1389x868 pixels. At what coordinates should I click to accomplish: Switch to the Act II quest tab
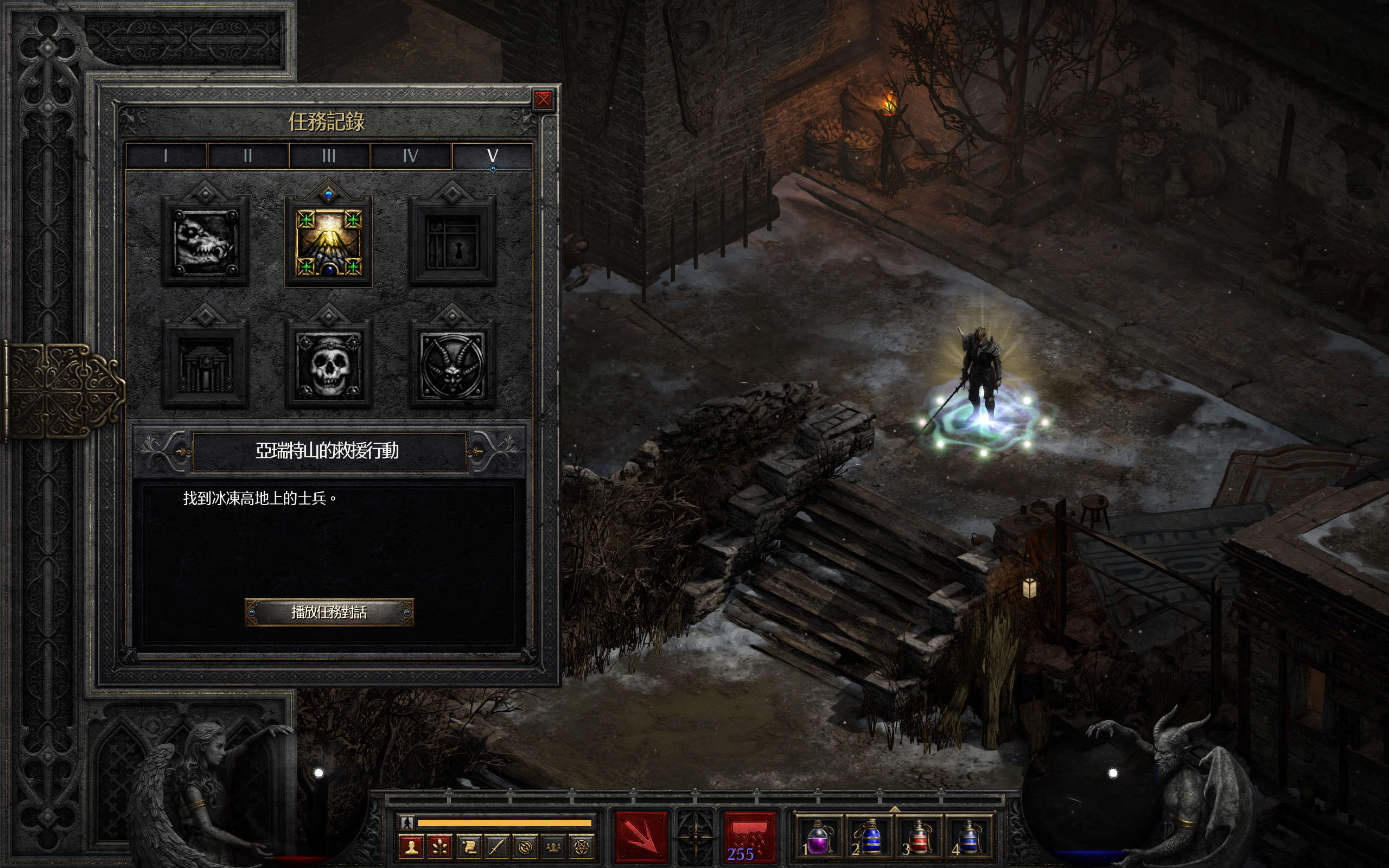tap(247, 156)
